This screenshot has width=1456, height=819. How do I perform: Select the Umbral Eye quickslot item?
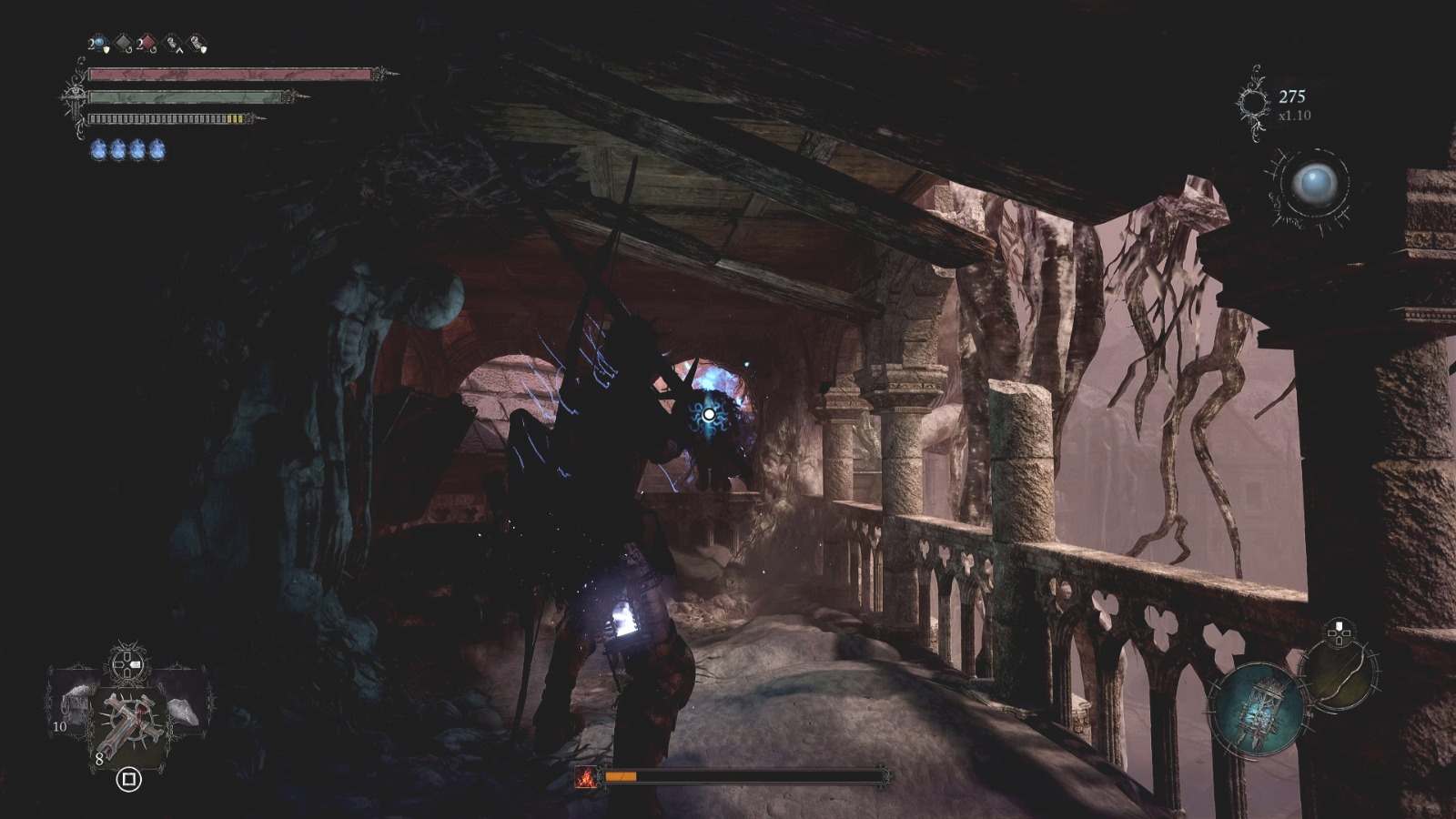pyautogui.click(x=97, y=42)
